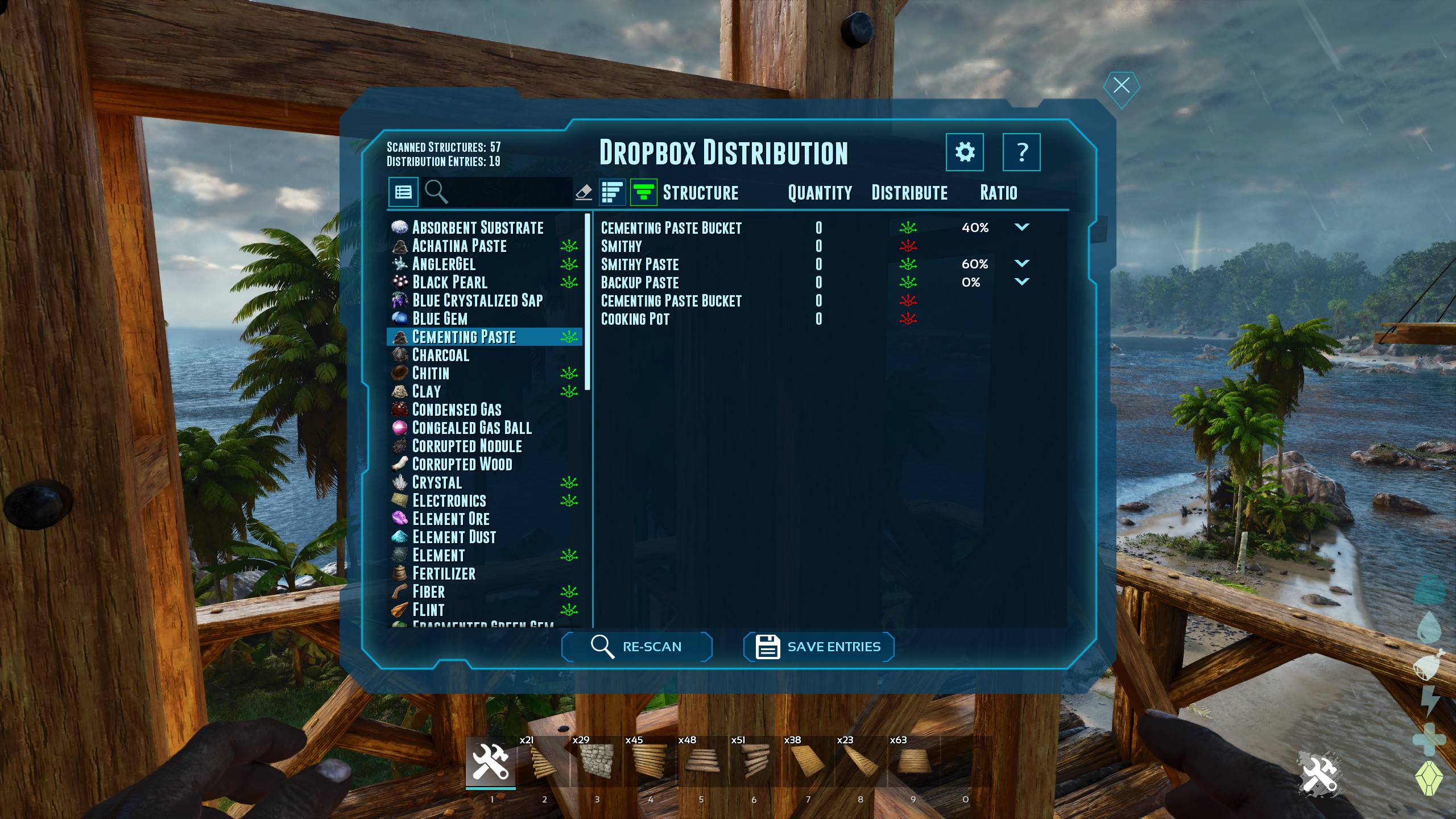Expand the Backup Paste 0% ratio options
1456x819 pixels.
pyautogui.click(x=1023, y=282)
